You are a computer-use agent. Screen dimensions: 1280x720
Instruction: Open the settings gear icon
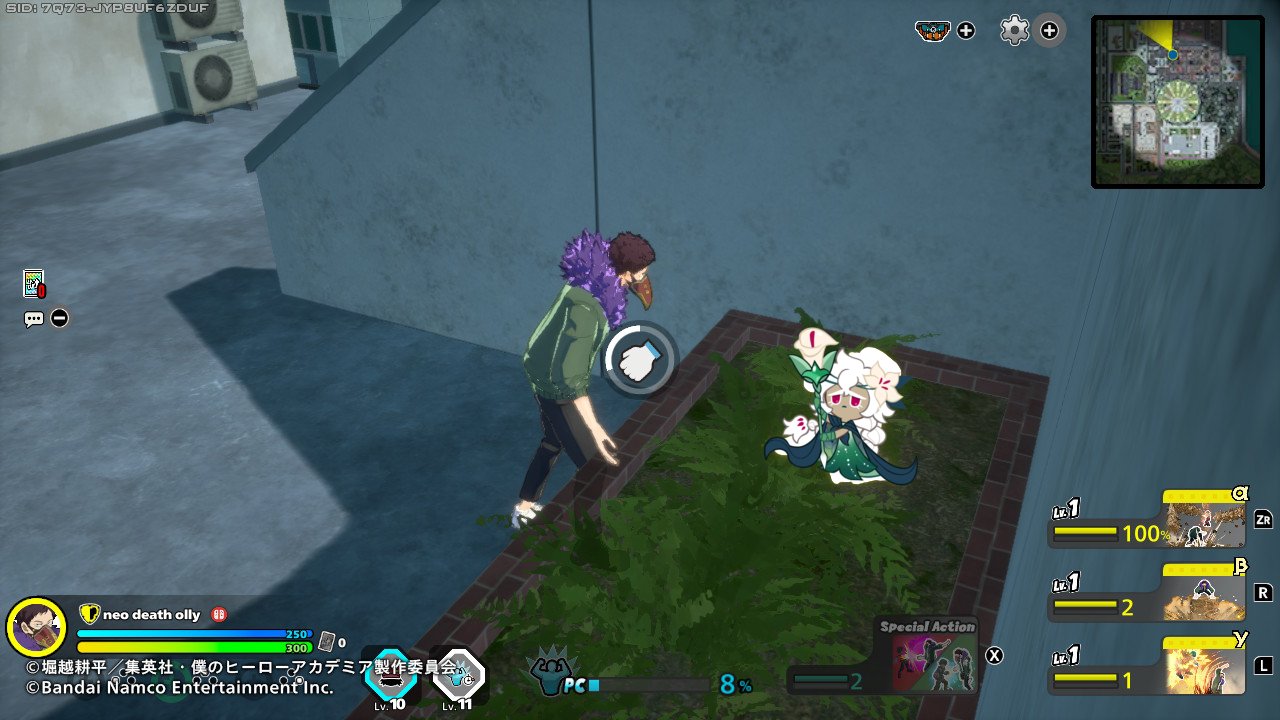click(x=1014, y=30)
